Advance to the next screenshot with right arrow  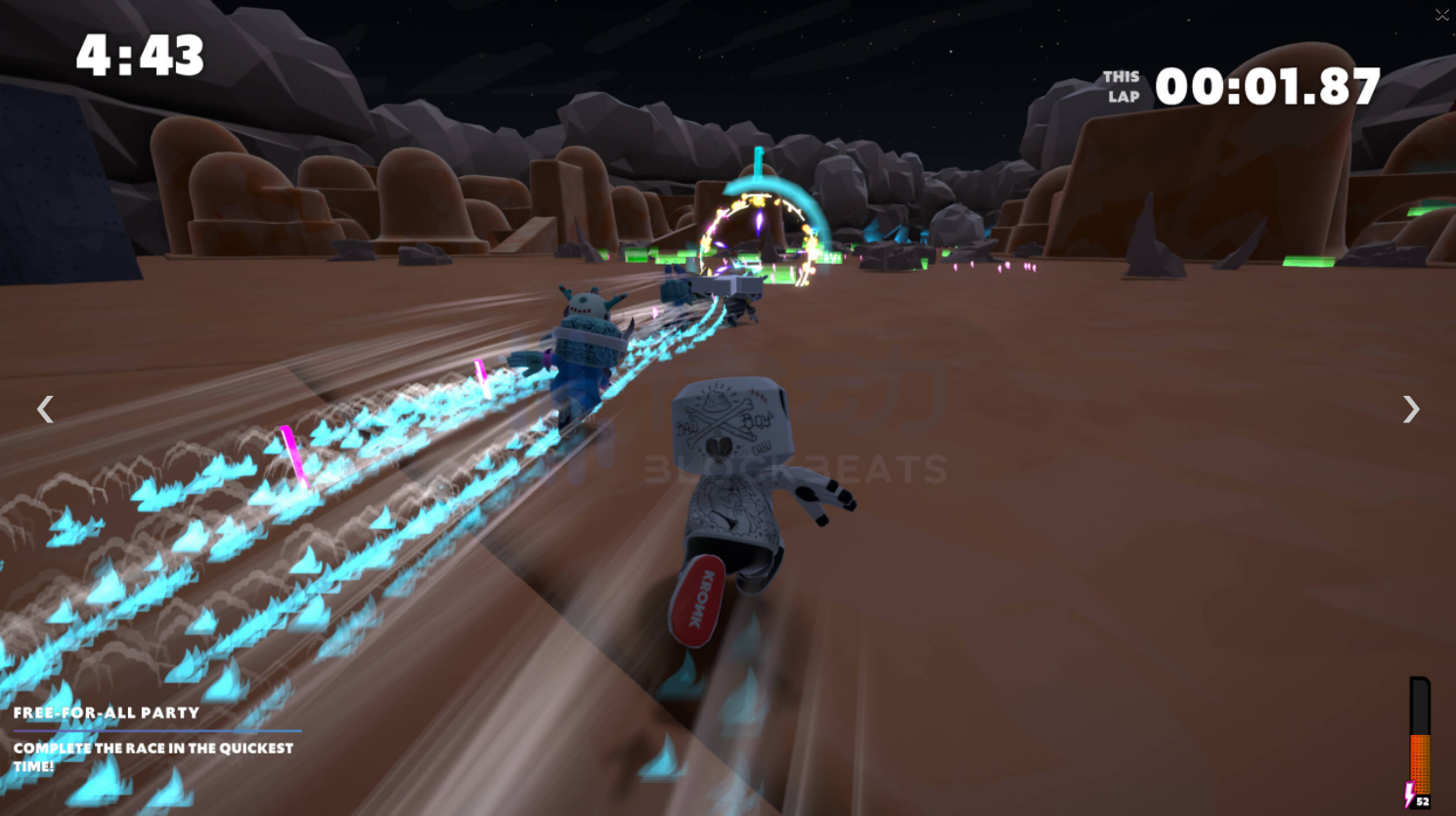point(1410,409)
